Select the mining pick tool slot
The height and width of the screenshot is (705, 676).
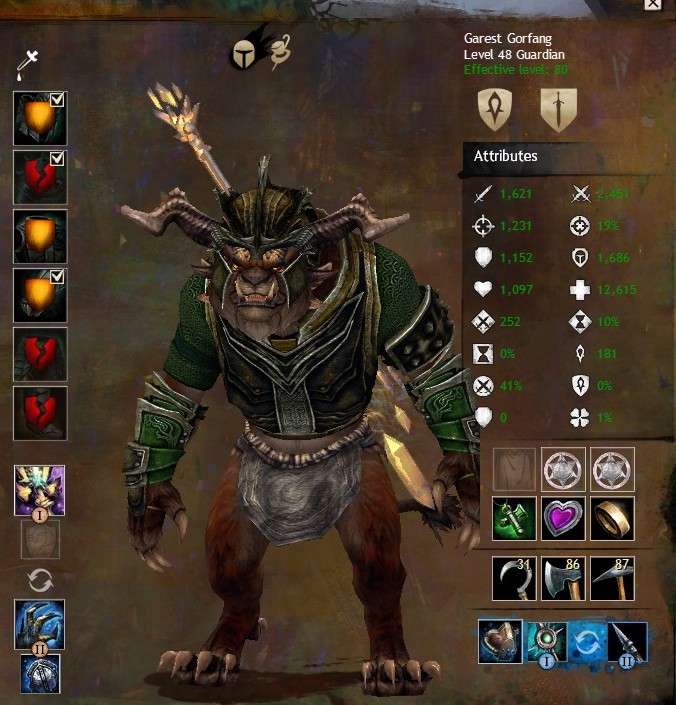pyautogui.click(x=612, y=579)
